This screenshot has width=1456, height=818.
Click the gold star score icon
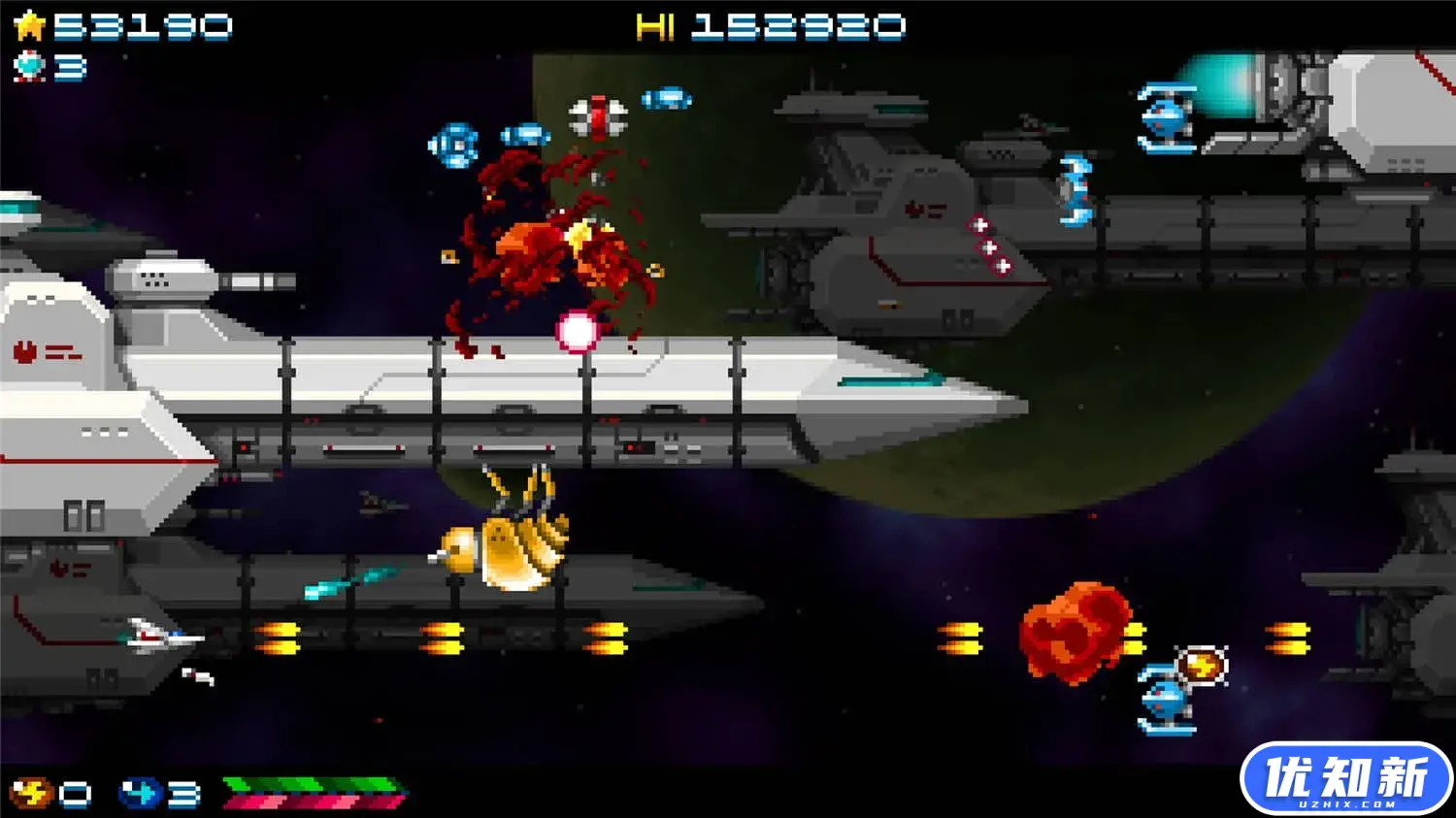pyautogui.click(x=29, y=26)
